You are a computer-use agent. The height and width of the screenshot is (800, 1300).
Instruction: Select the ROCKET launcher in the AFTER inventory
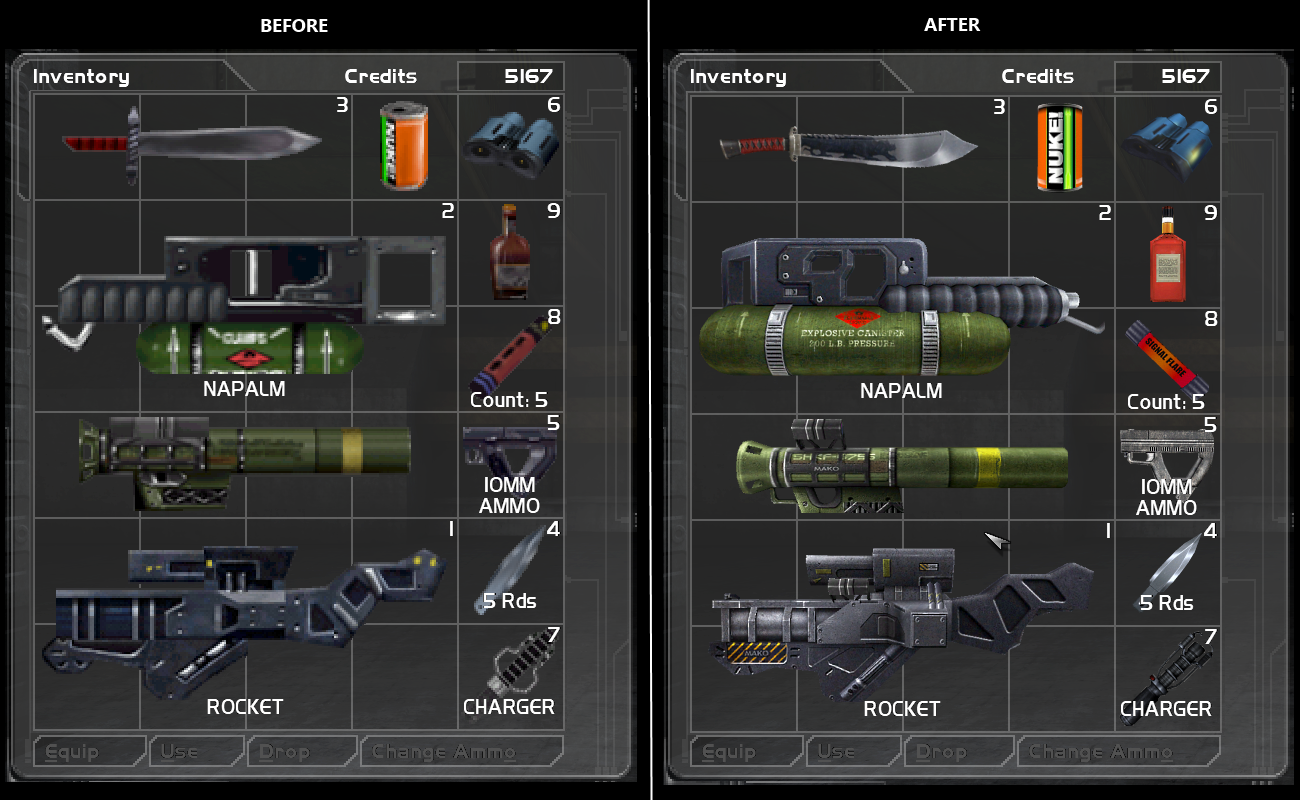[900, 620]
